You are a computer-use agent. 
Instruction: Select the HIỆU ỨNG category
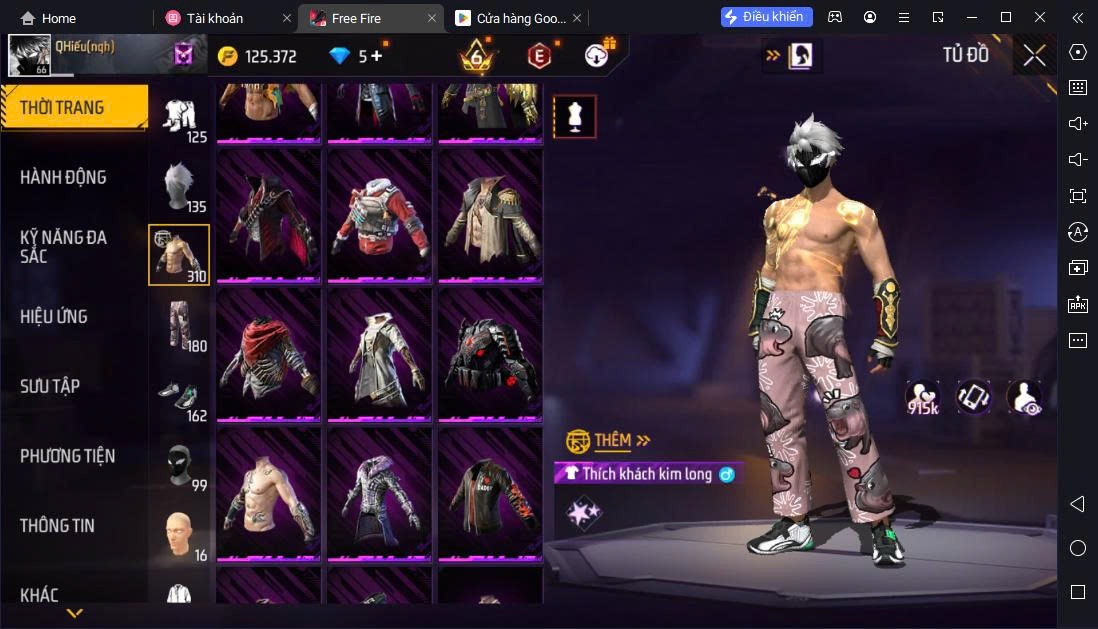click(54, 316)
